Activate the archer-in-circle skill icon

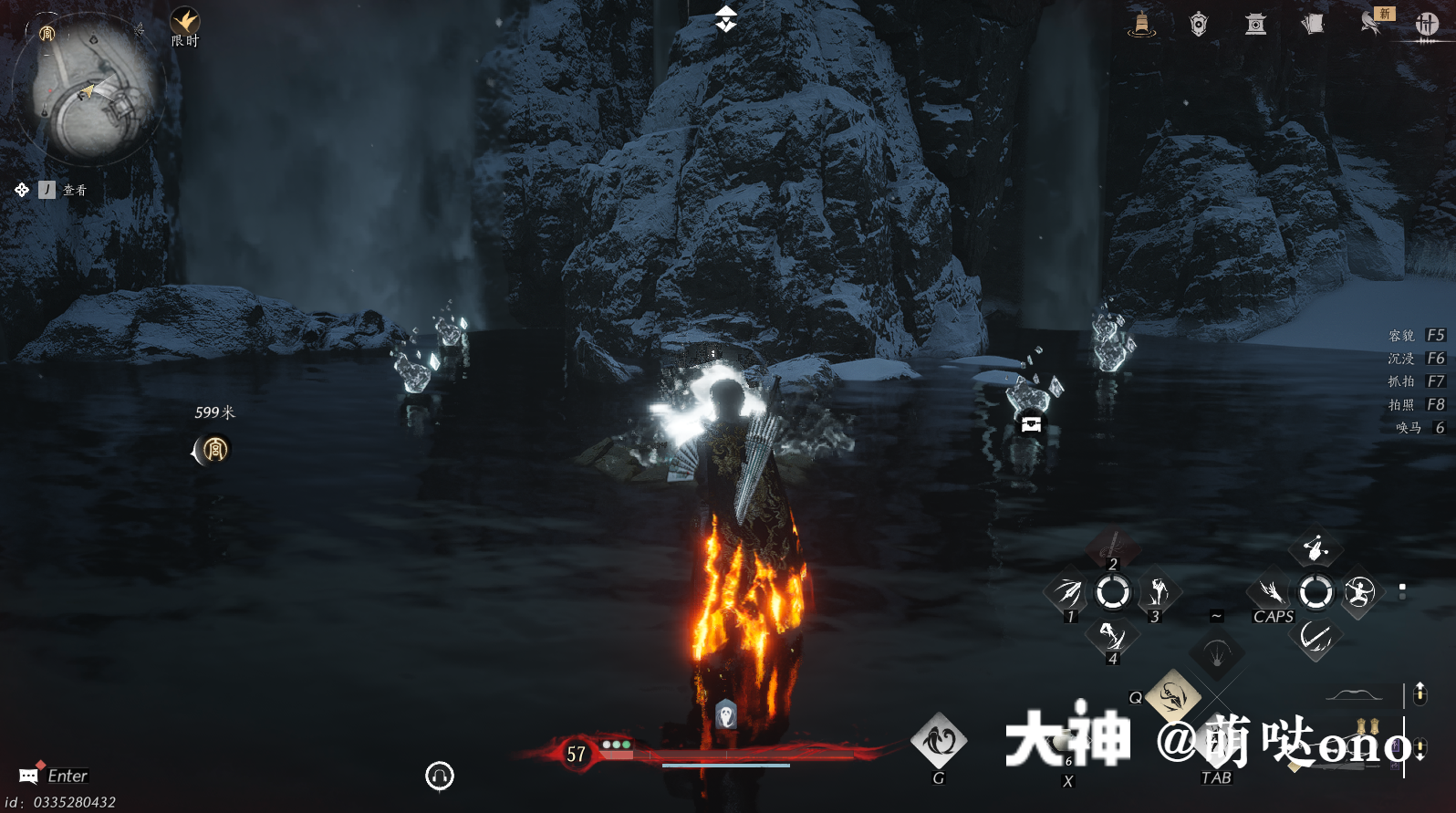[1359, 592]
